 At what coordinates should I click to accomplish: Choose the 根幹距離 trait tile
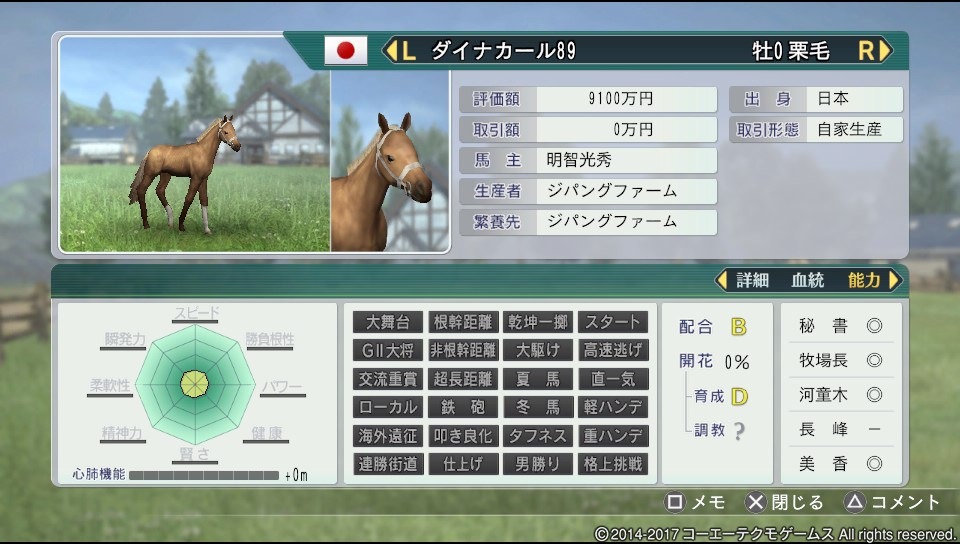click(463, 322)
